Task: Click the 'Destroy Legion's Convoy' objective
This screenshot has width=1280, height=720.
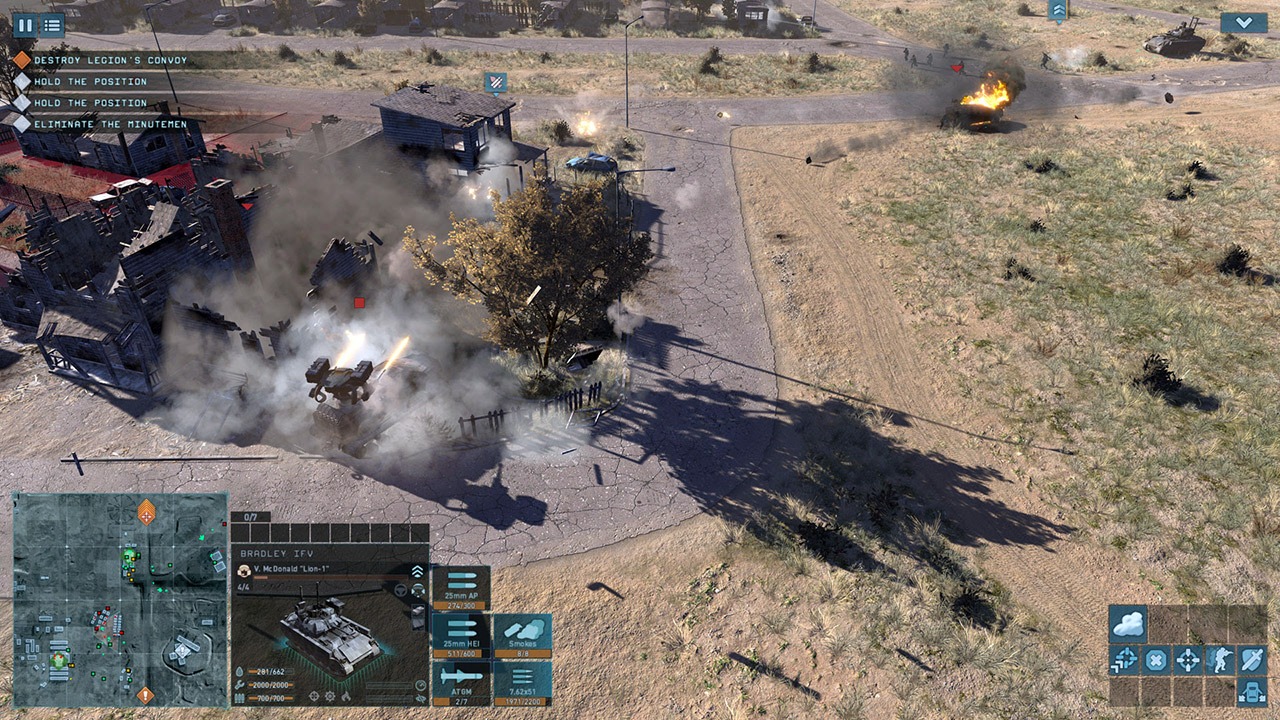Action: pos(95,60)
